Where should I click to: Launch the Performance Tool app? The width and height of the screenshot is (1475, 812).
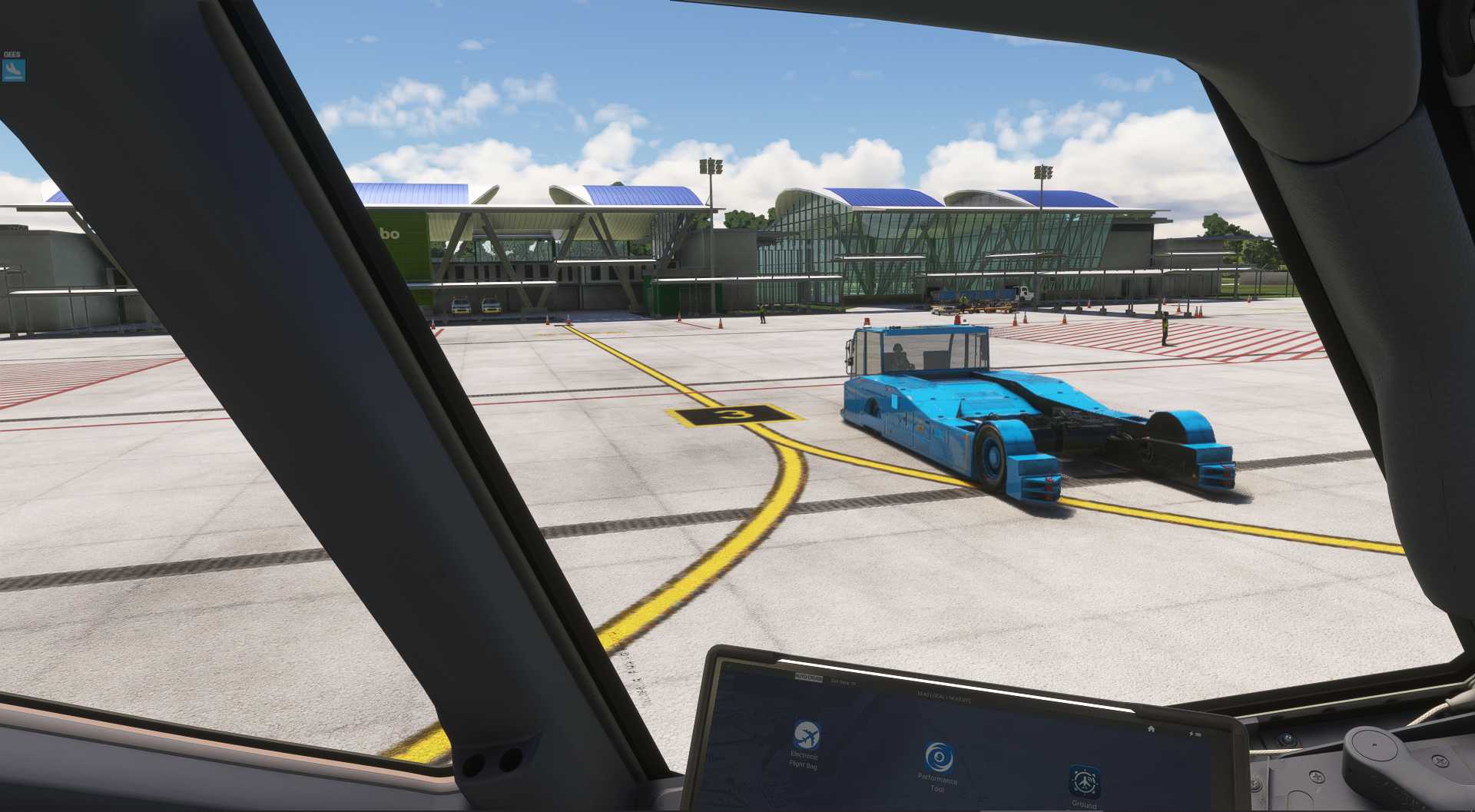[x=938, y=758]
